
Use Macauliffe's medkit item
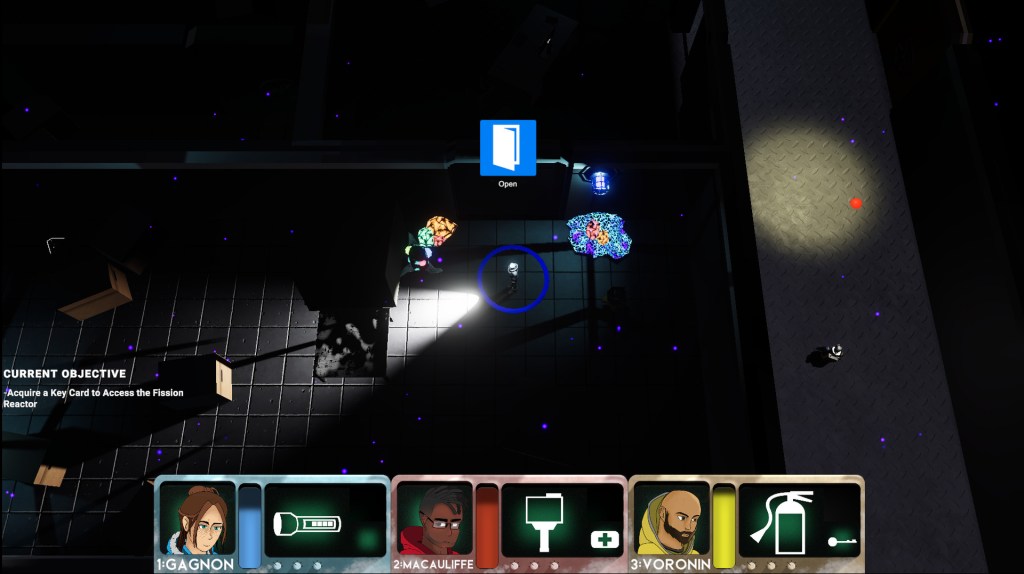606,540
